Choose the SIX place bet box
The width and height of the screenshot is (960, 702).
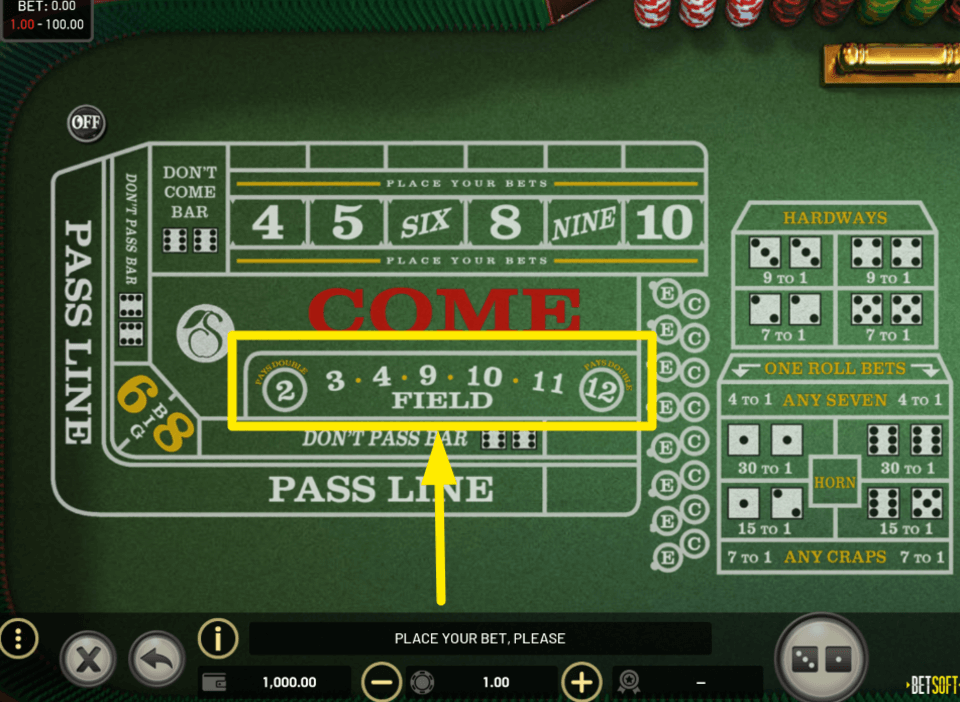click(426, 224)
